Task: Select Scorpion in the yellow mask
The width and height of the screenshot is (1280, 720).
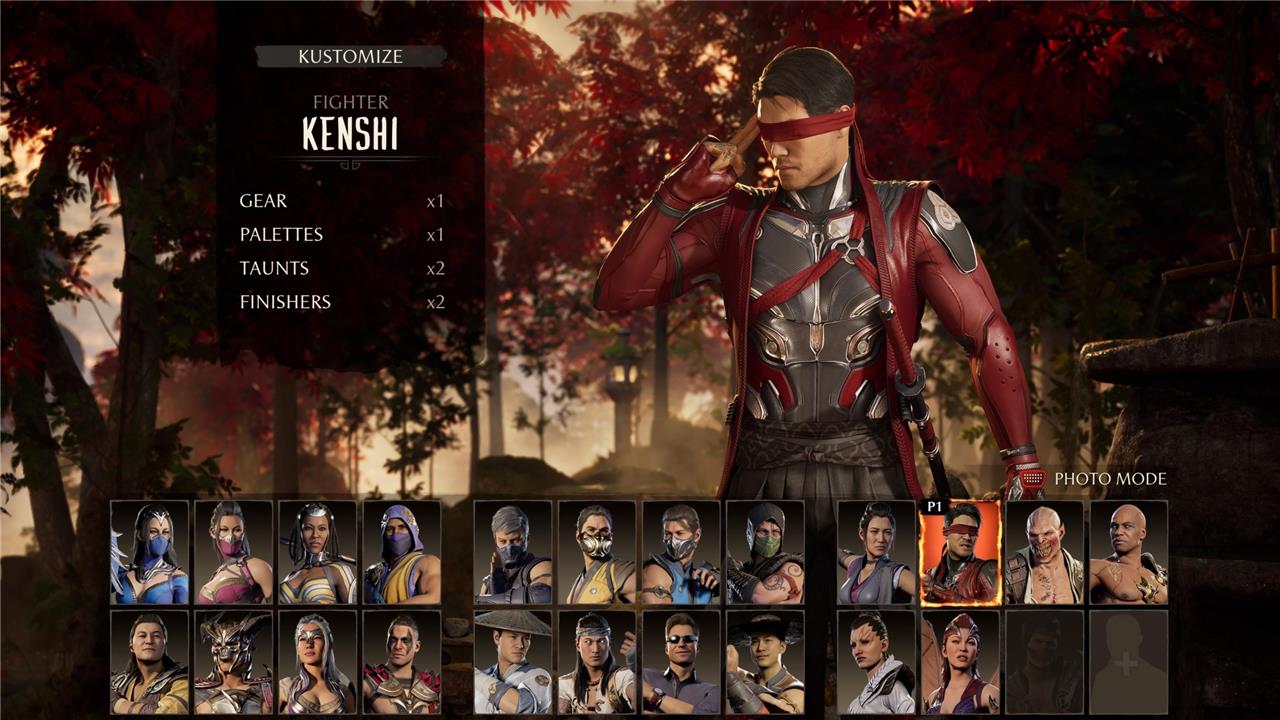Action: [x=597, y=552]
